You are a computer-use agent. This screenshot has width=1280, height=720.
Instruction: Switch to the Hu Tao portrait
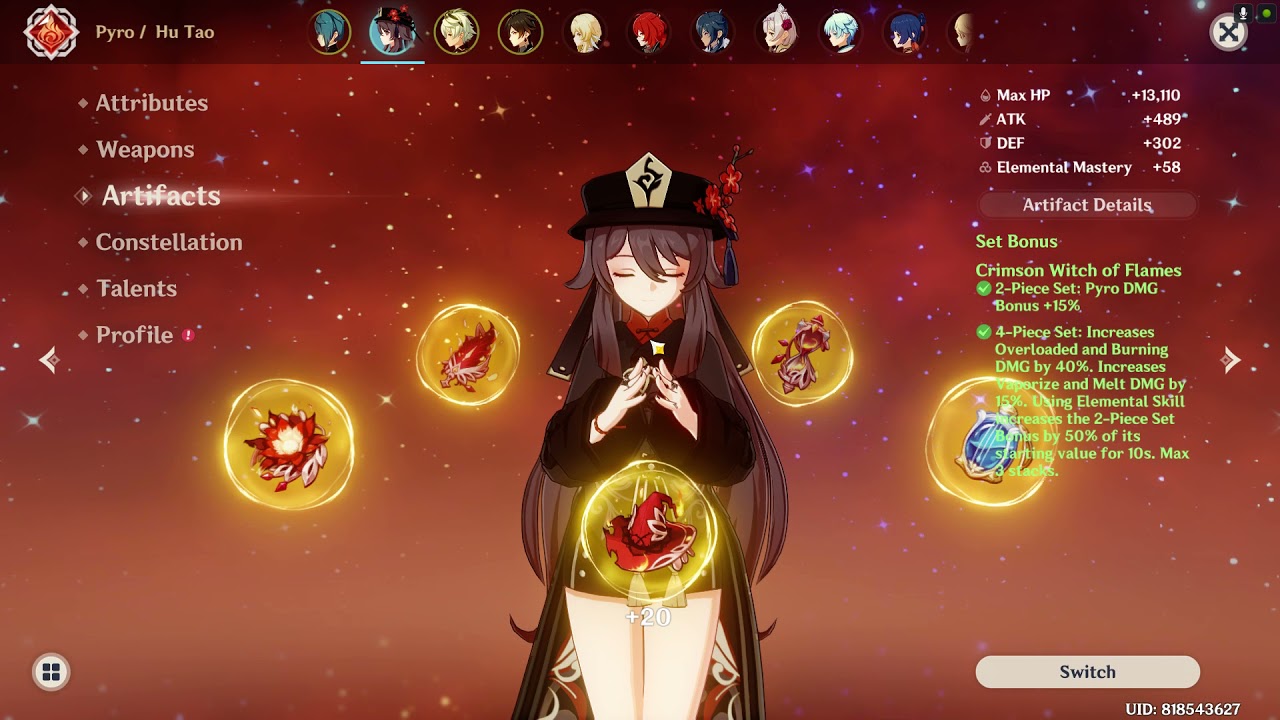[x=392, y=32]
